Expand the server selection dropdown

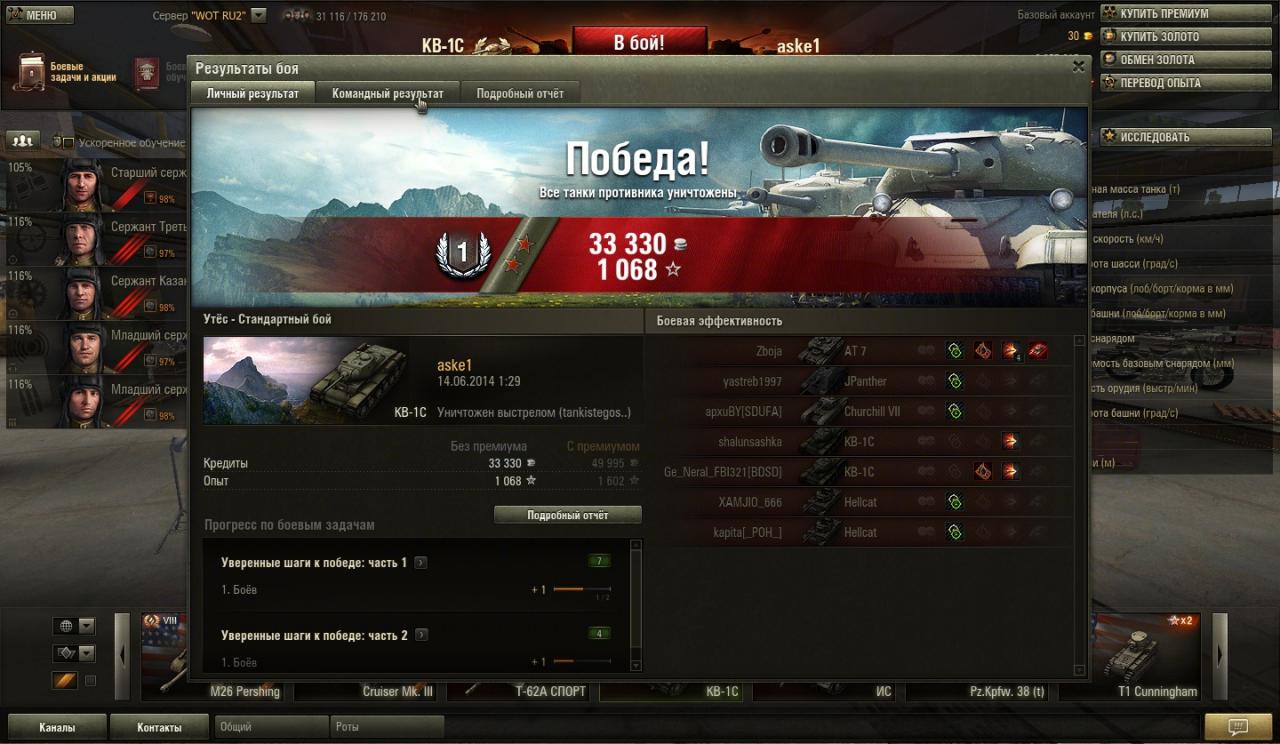point(259,16)
